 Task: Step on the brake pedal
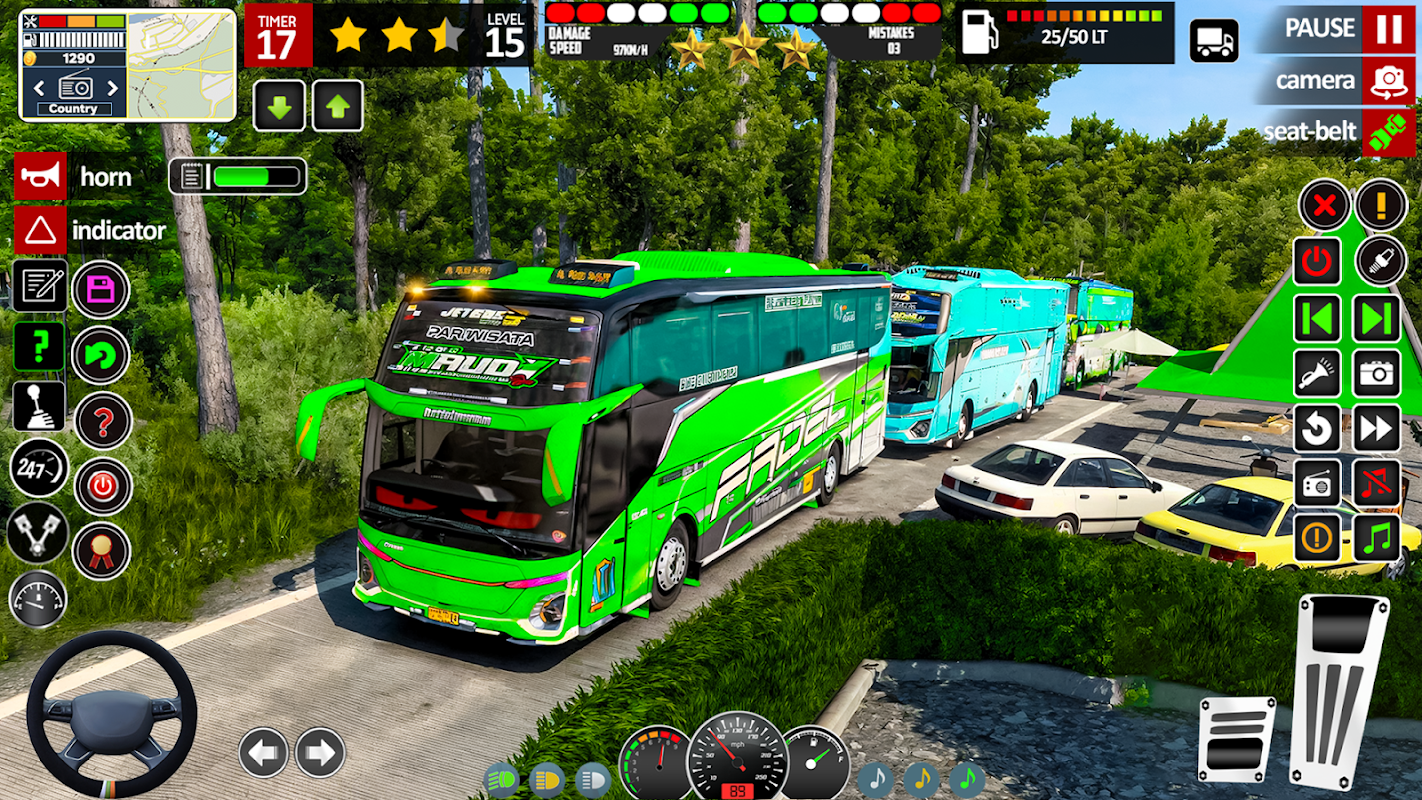coord(1236,740)
